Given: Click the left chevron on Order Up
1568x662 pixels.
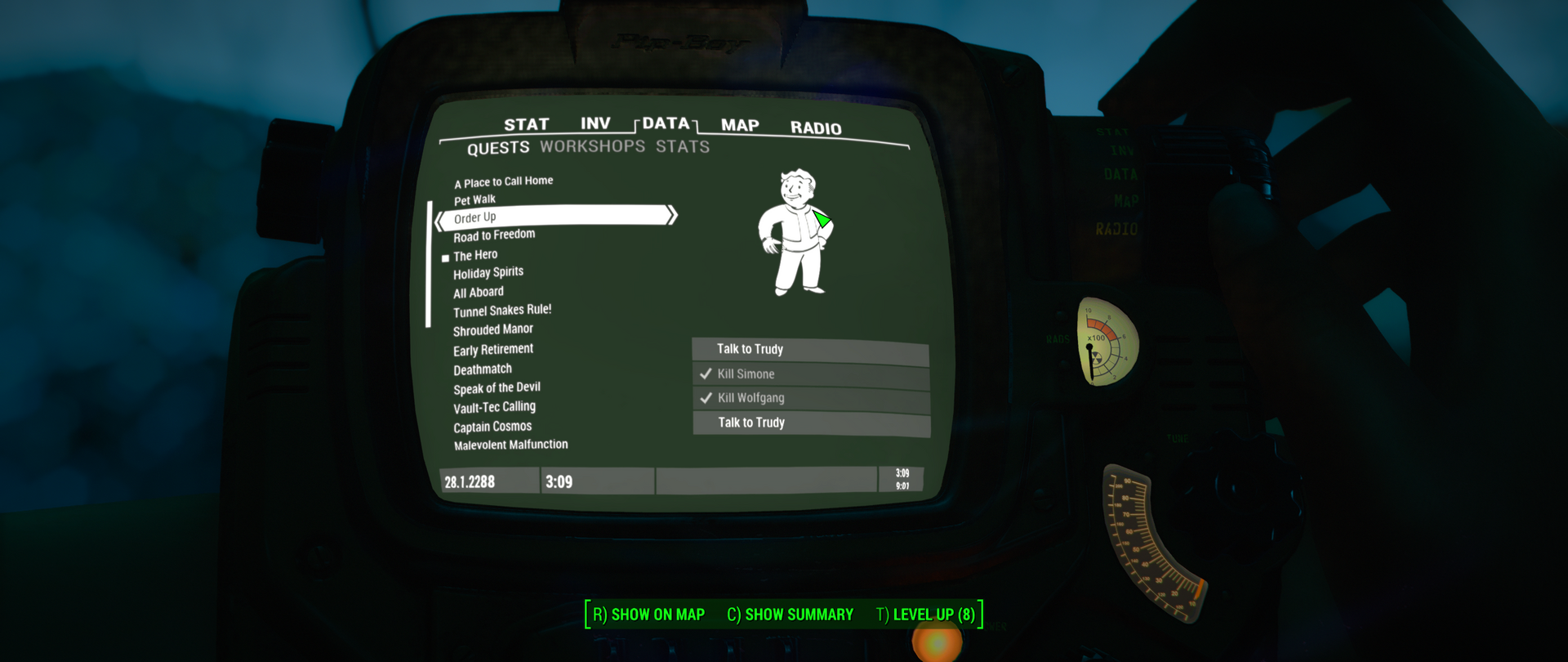Looking at the screenshot, I should (x=439, y=217).
